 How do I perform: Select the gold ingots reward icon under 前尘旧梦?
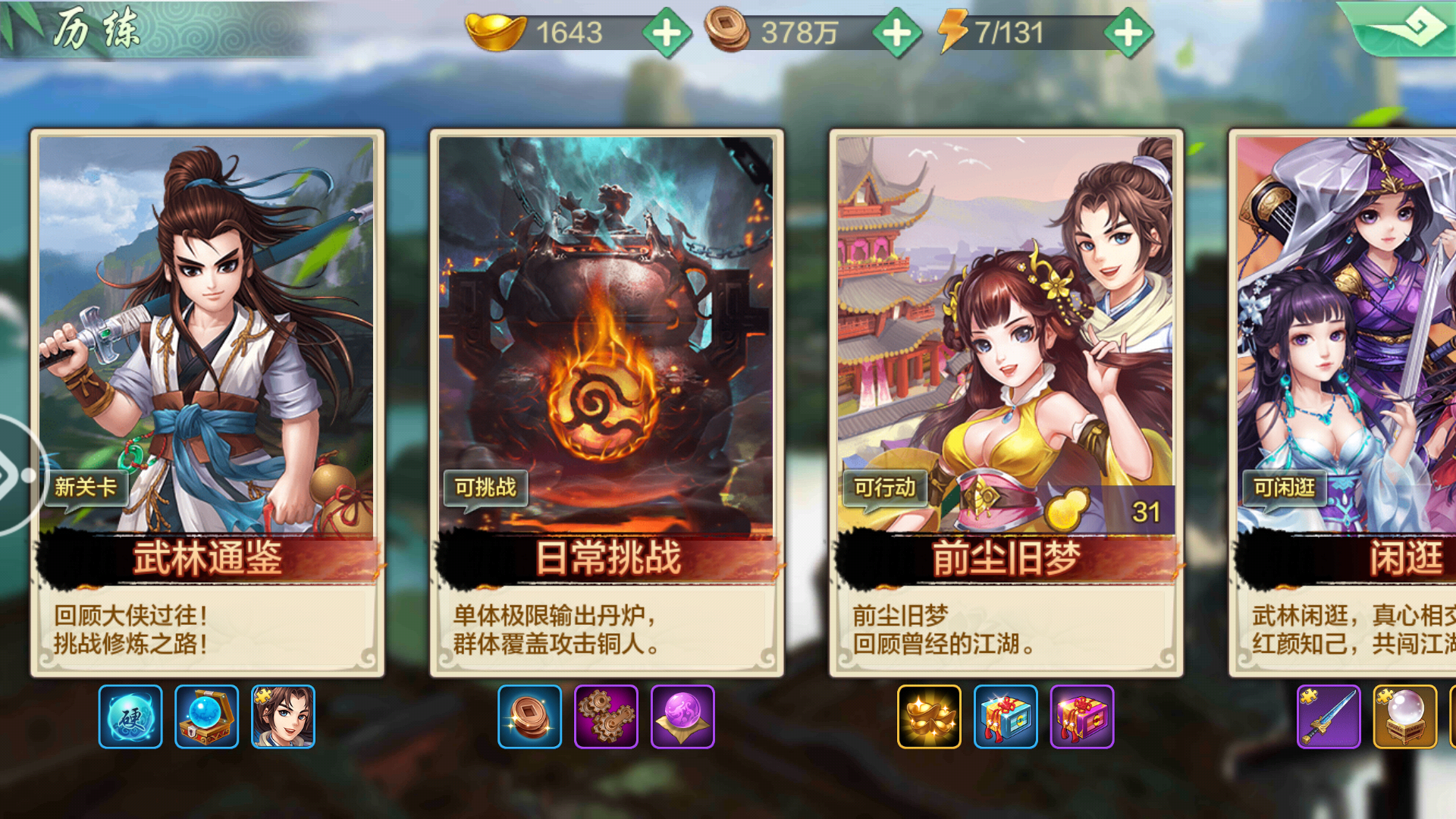[929, 717]
